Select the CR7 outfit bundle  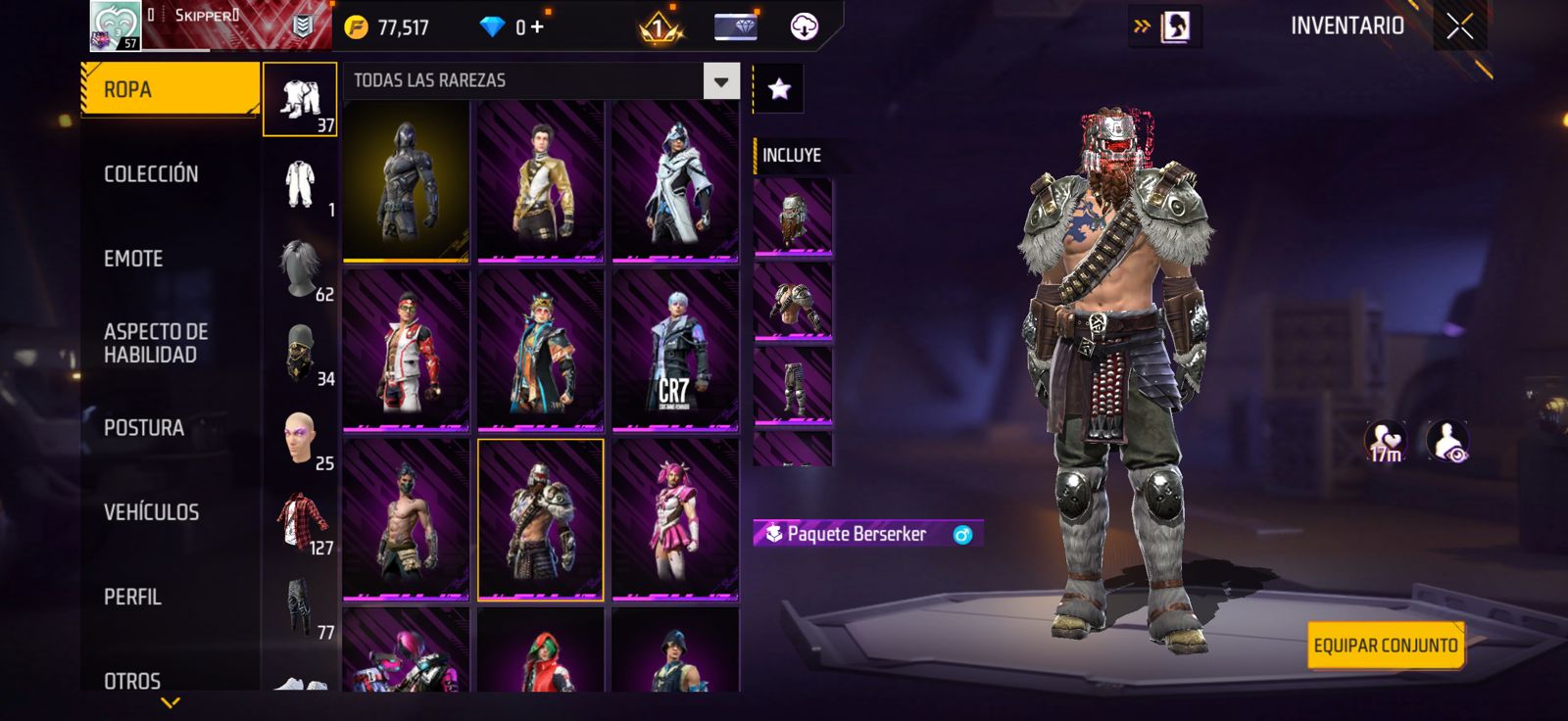pyautogui.click(x=675, y=350)
